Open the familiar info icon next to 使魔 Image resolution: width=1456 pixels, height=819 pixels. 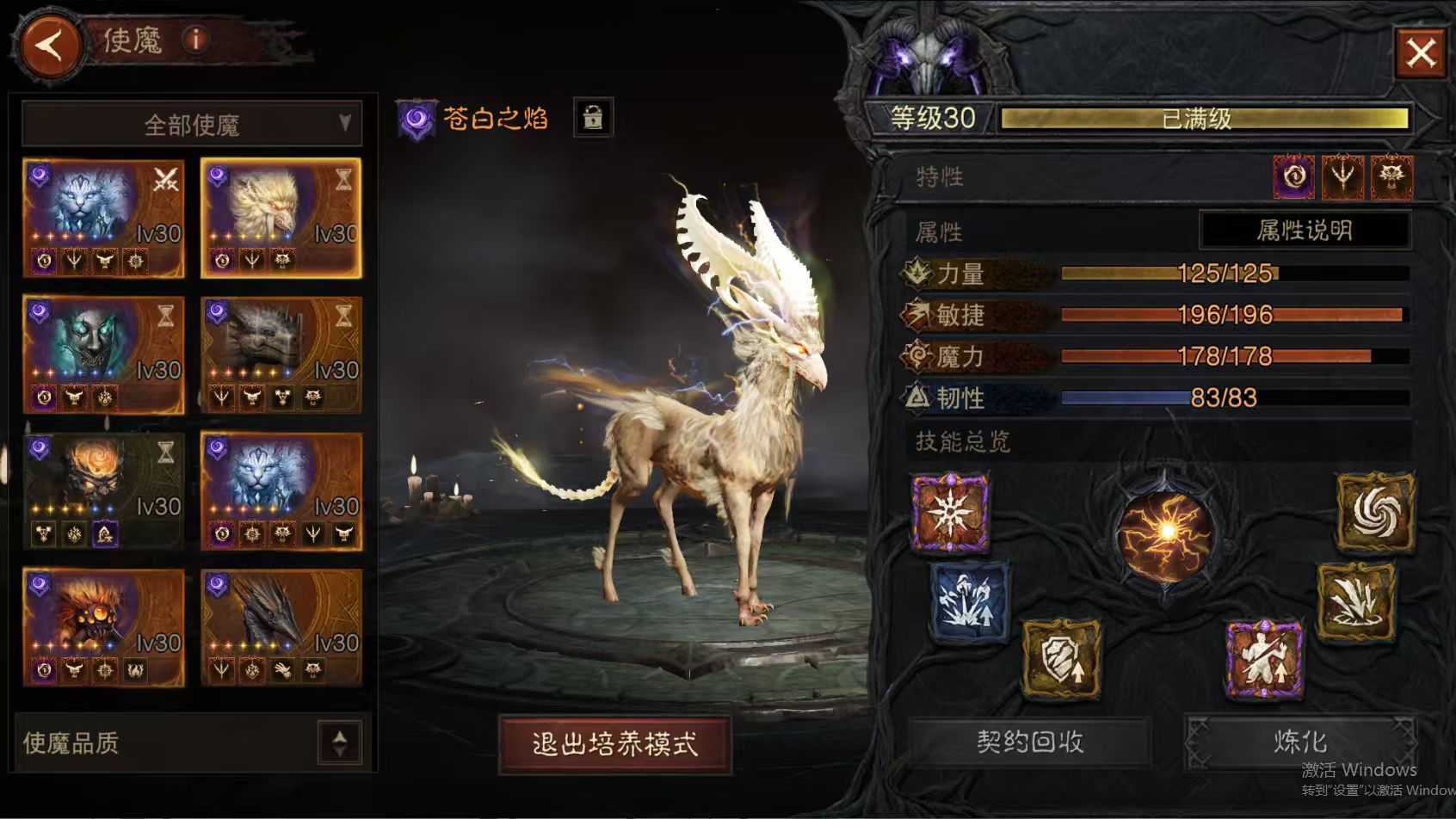pos(196,40)
